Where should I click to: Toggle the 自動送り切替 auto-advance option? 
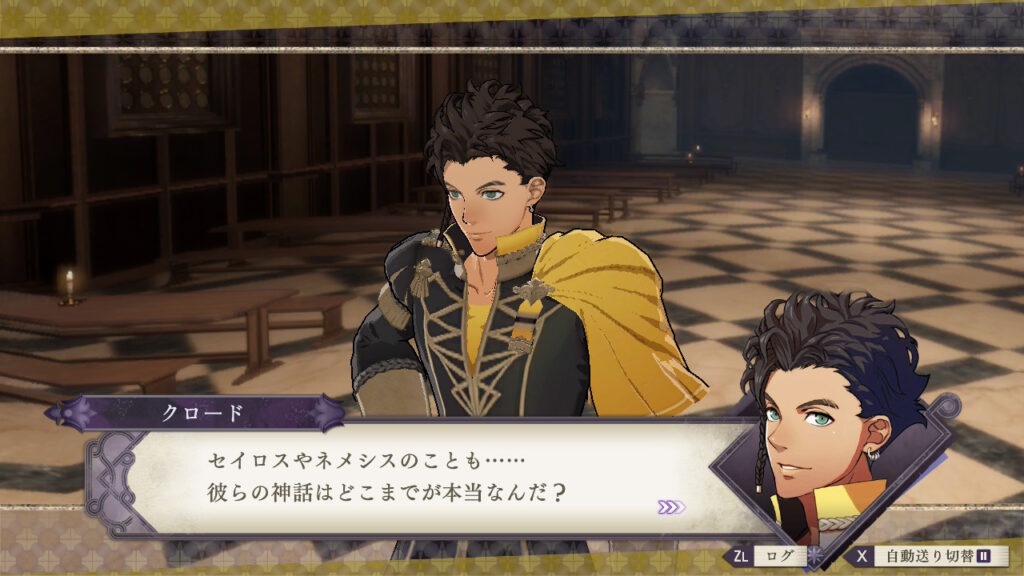pyautogui.click(x=929, y=556)
